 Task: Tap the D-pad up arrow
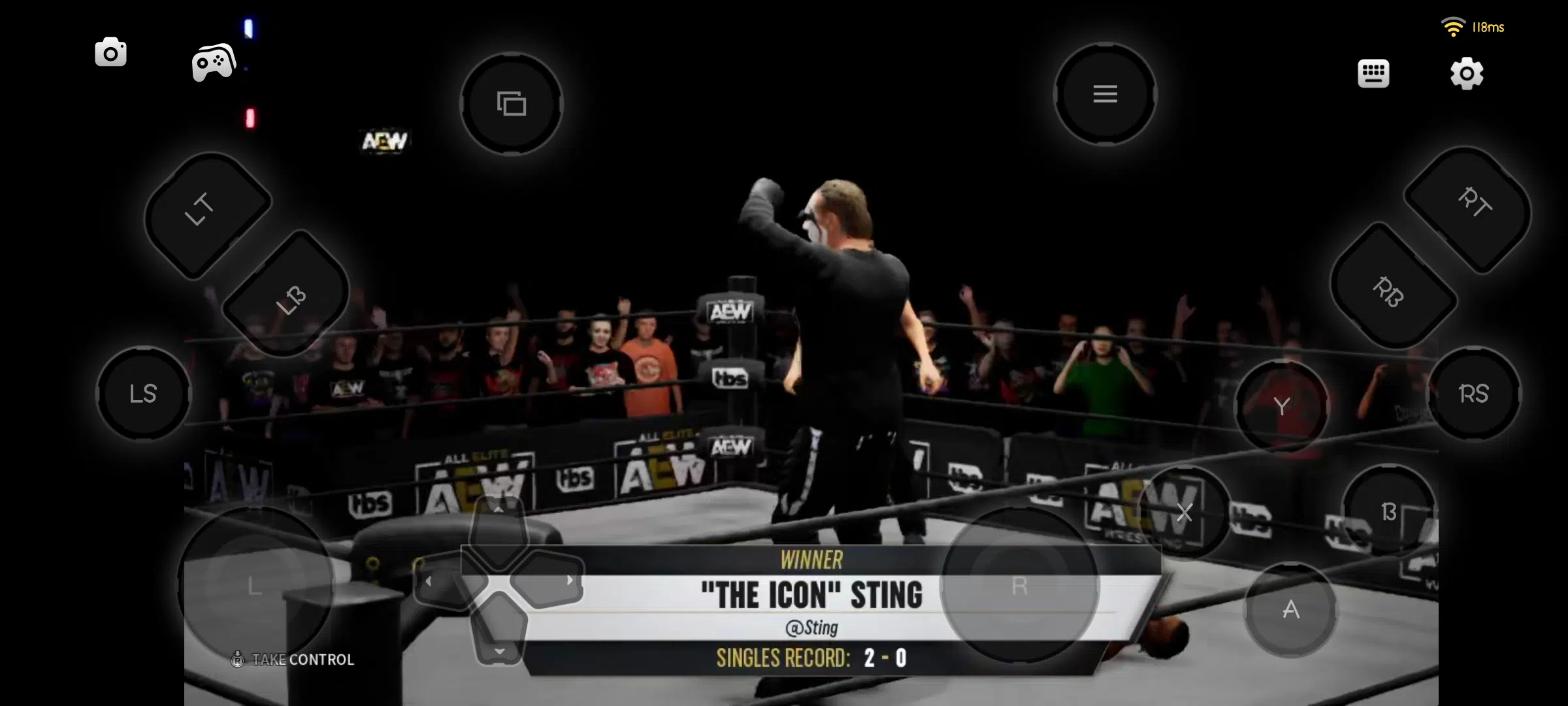pos(498,527)
